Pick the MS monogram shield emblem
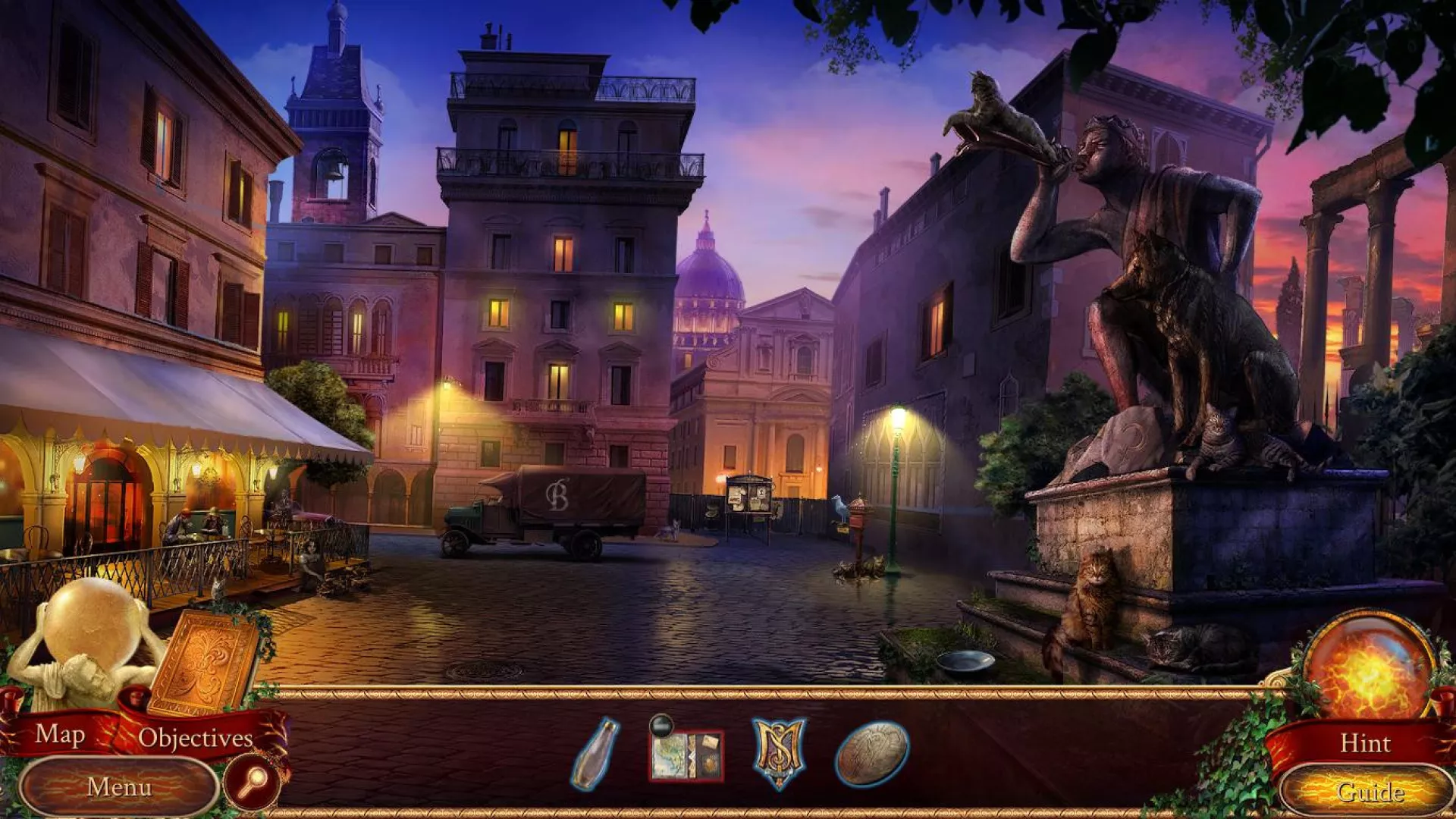 pyautogui.click(x=779, y=752)
